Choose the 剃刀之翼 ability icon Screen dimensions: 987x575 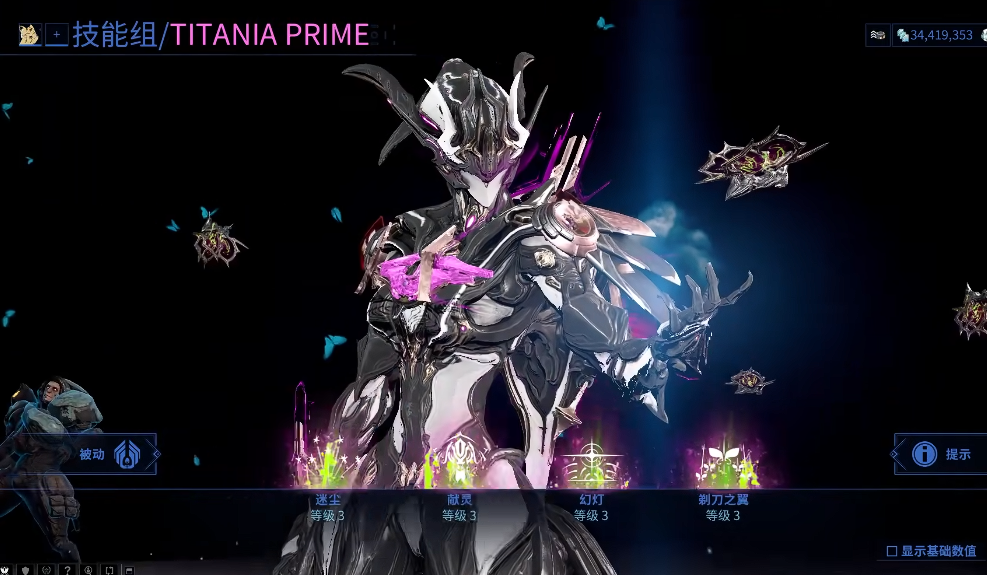[x=723, y=463]
